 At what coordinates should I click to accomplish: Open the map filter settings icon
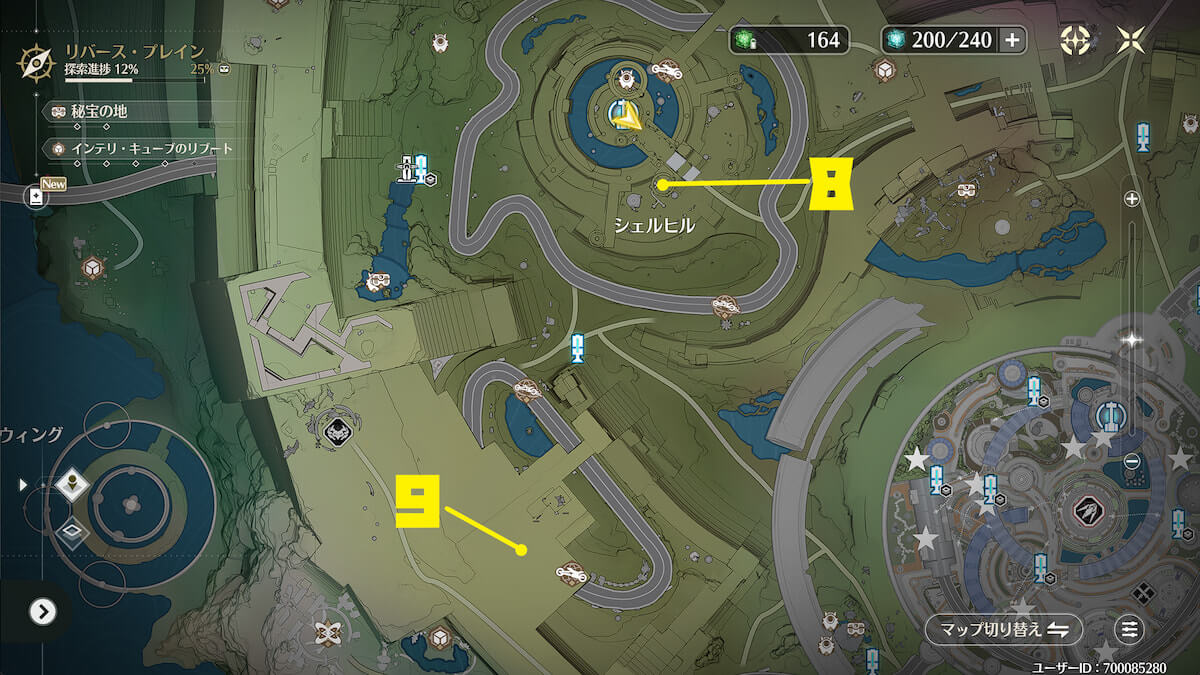[x=1130, y=629]
